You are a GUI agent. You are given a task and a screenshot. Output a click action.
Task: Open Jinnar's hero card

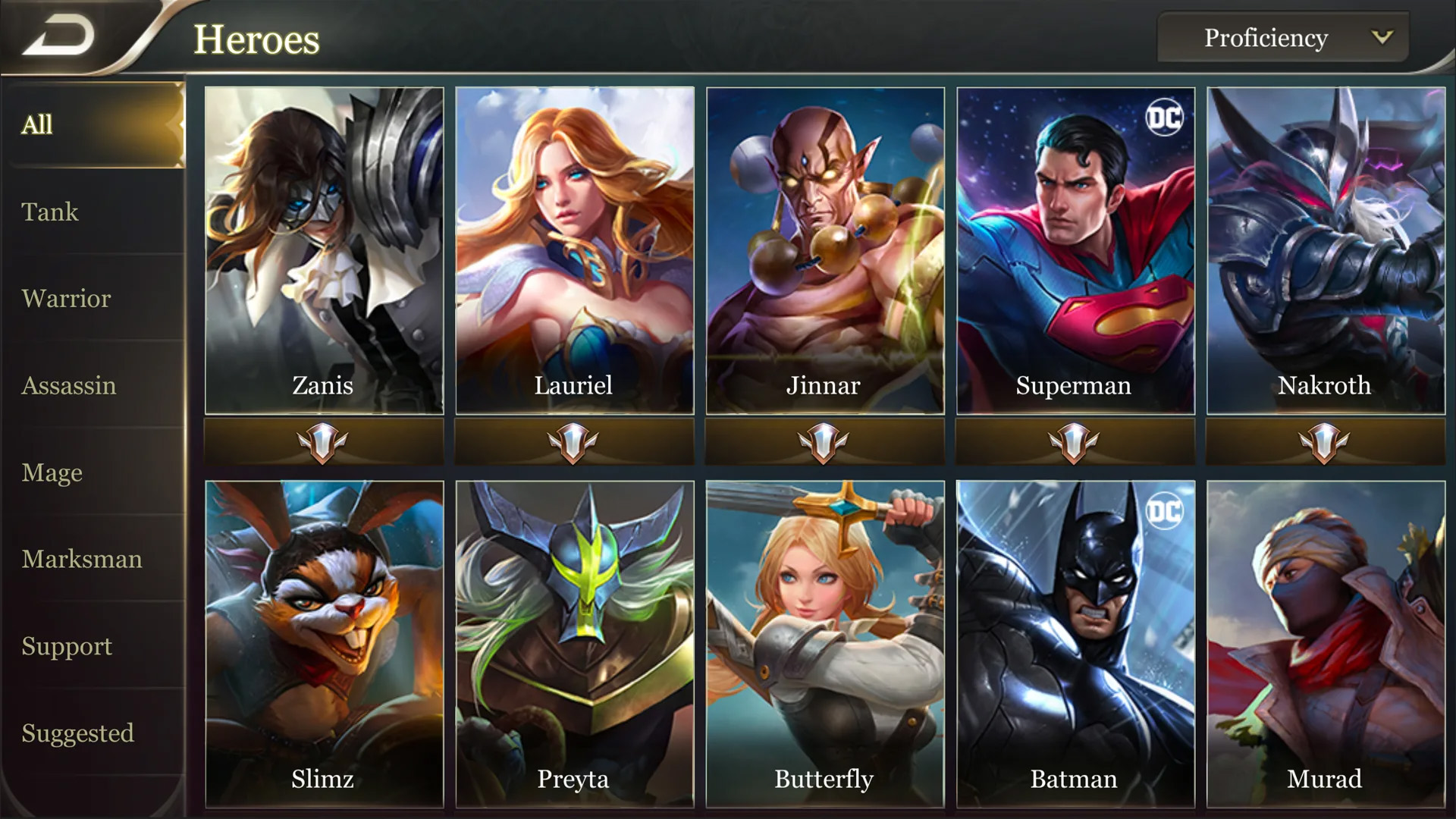[825, 250]
